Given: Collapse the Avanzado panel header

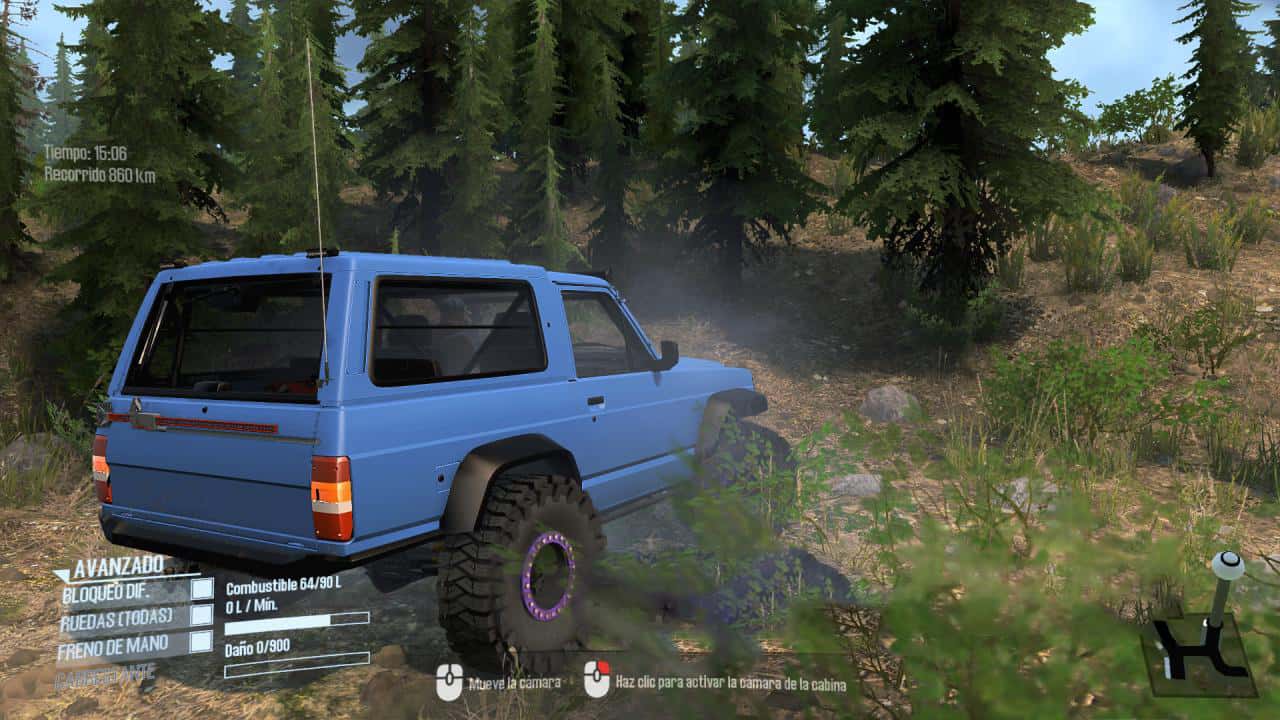Looking at the screenshot, I should [110, 567].
